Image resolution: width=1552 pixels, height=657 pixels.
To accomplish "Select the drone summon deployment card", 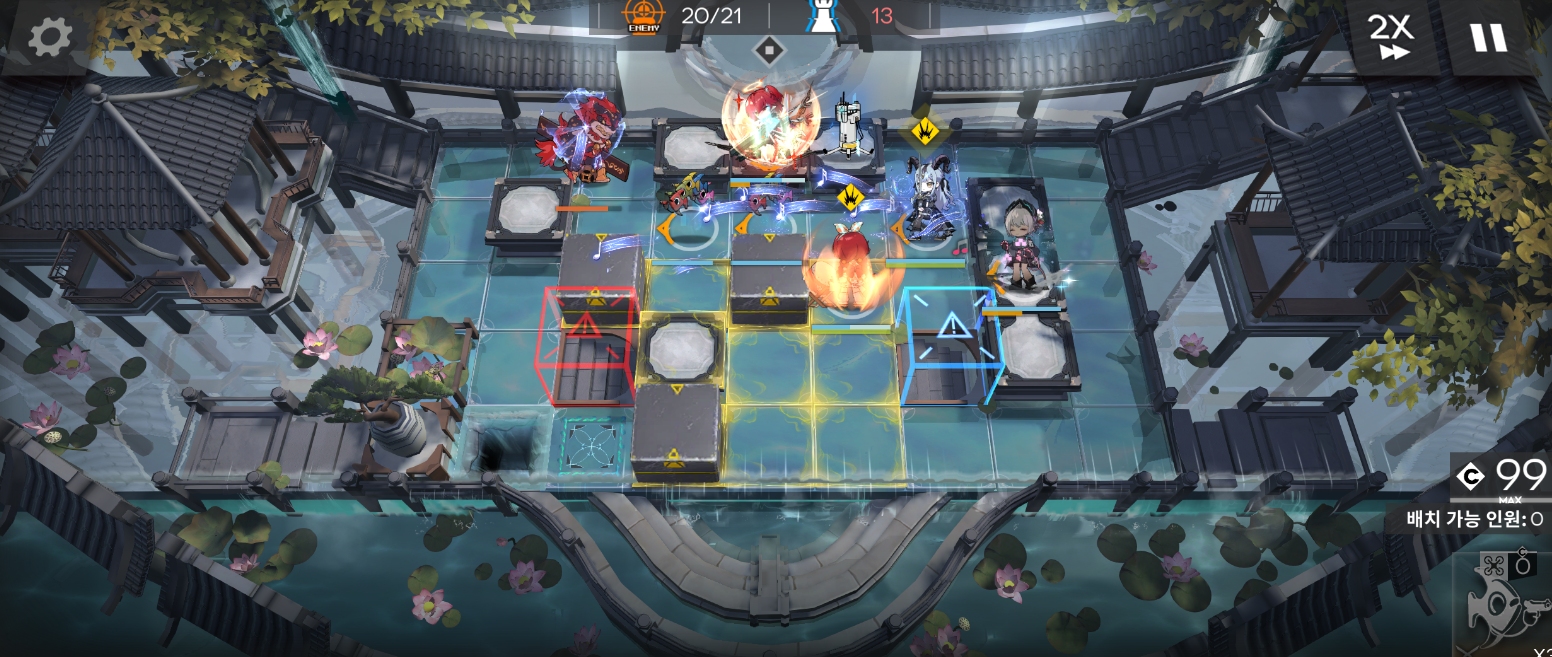I will tap(1505, 598).
